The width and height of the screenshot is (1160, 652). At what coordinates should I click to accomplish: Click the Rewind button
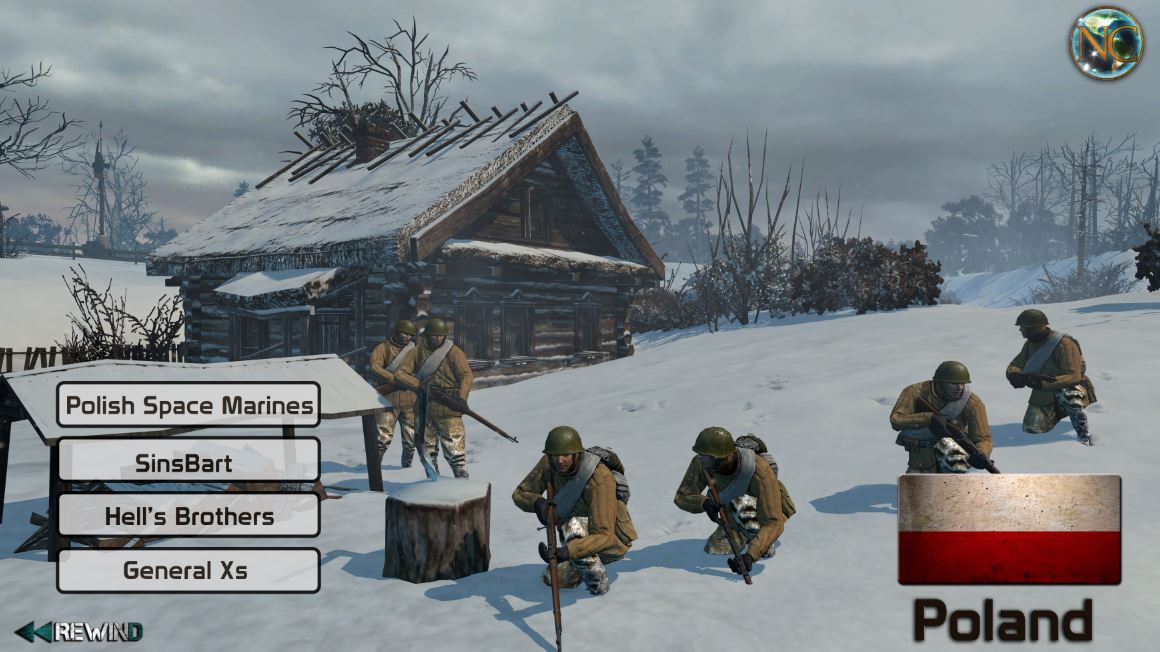pyautogui.click(x=80, y=631)
